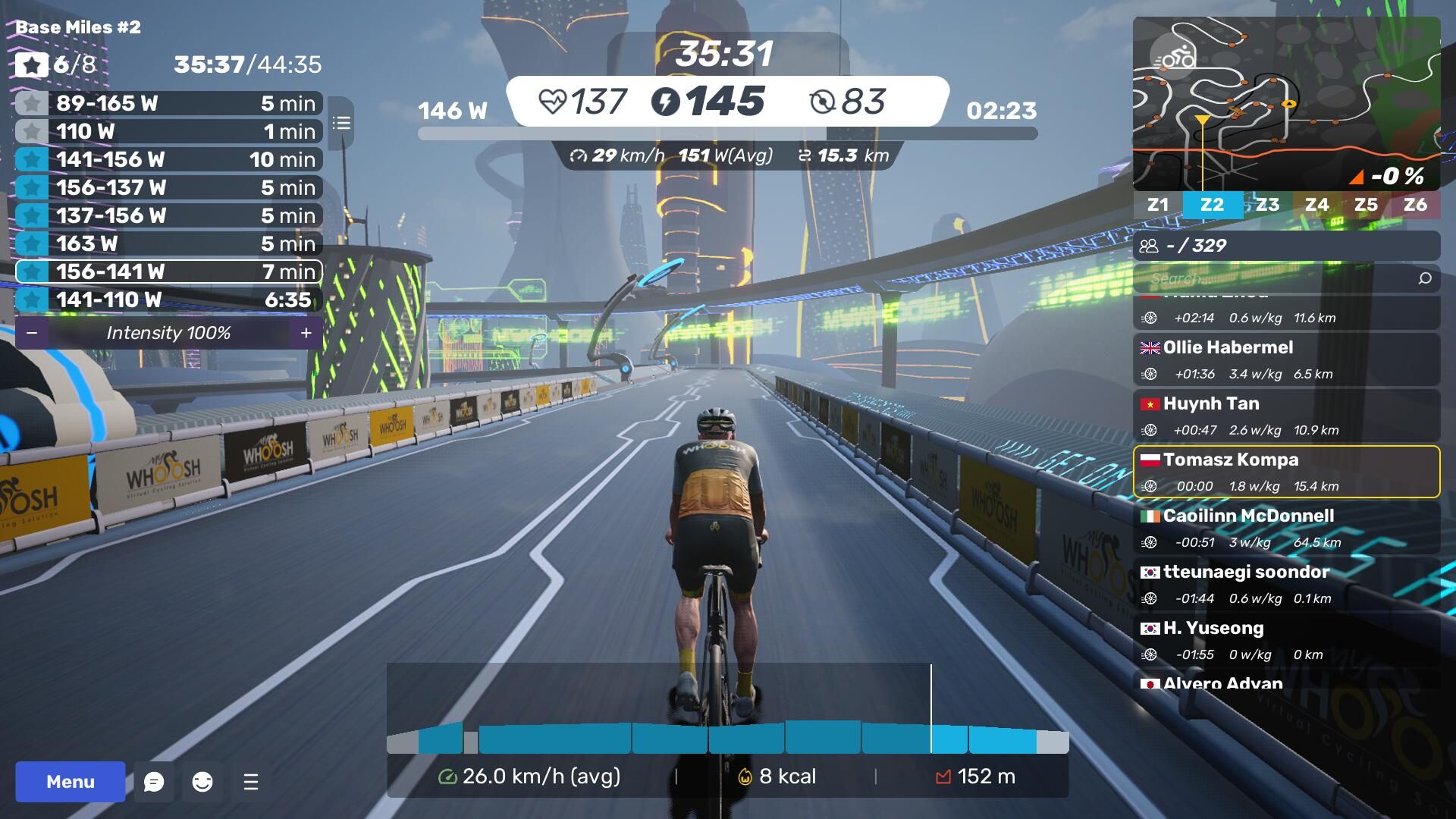Viewport: 1456px width, 819px height.
Task: Open the Menu button
Action: pos(70,782)
